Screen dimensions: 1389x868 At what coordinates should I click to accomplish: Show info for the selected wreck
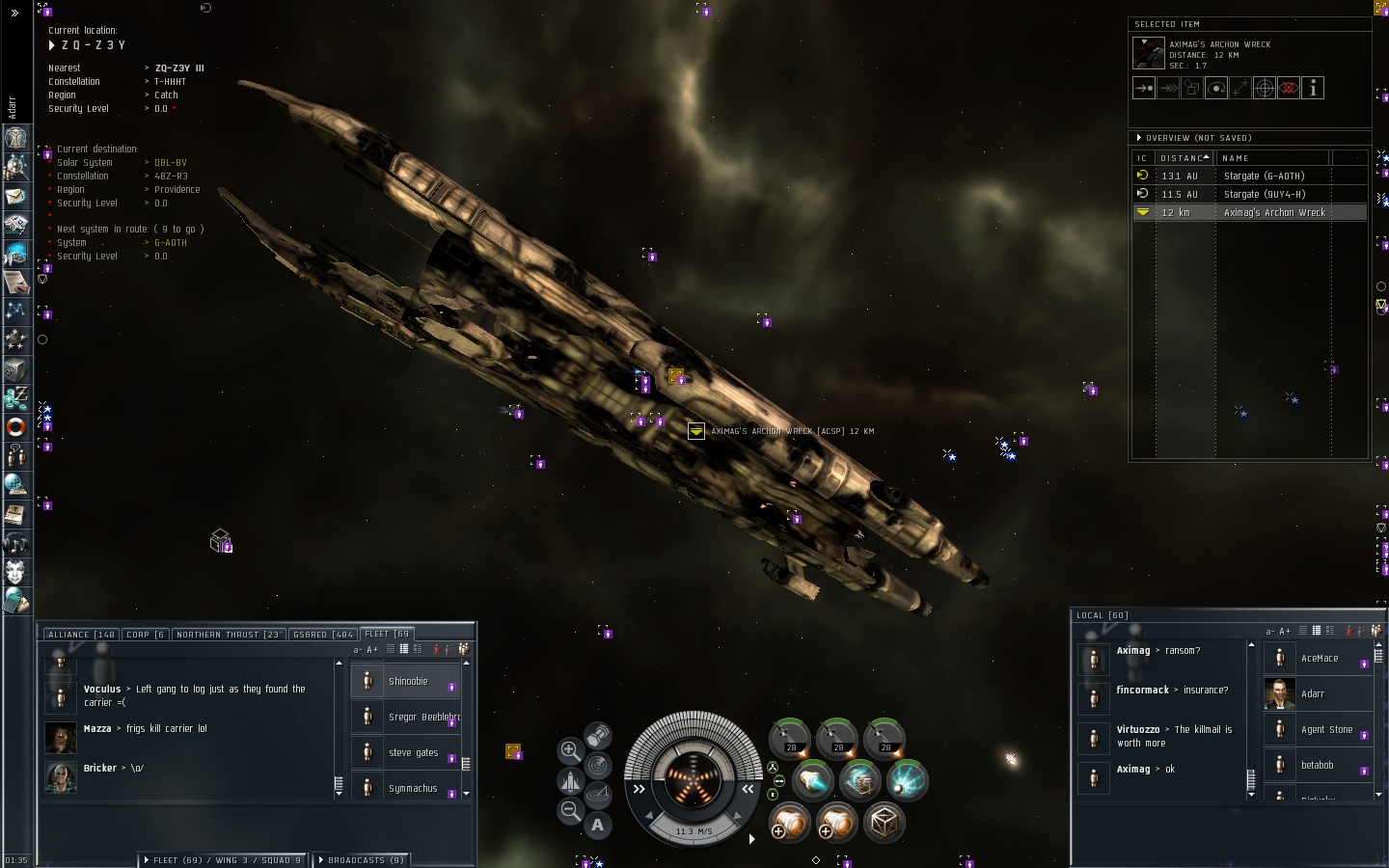pyautogui.click(x=1313, y=89)
